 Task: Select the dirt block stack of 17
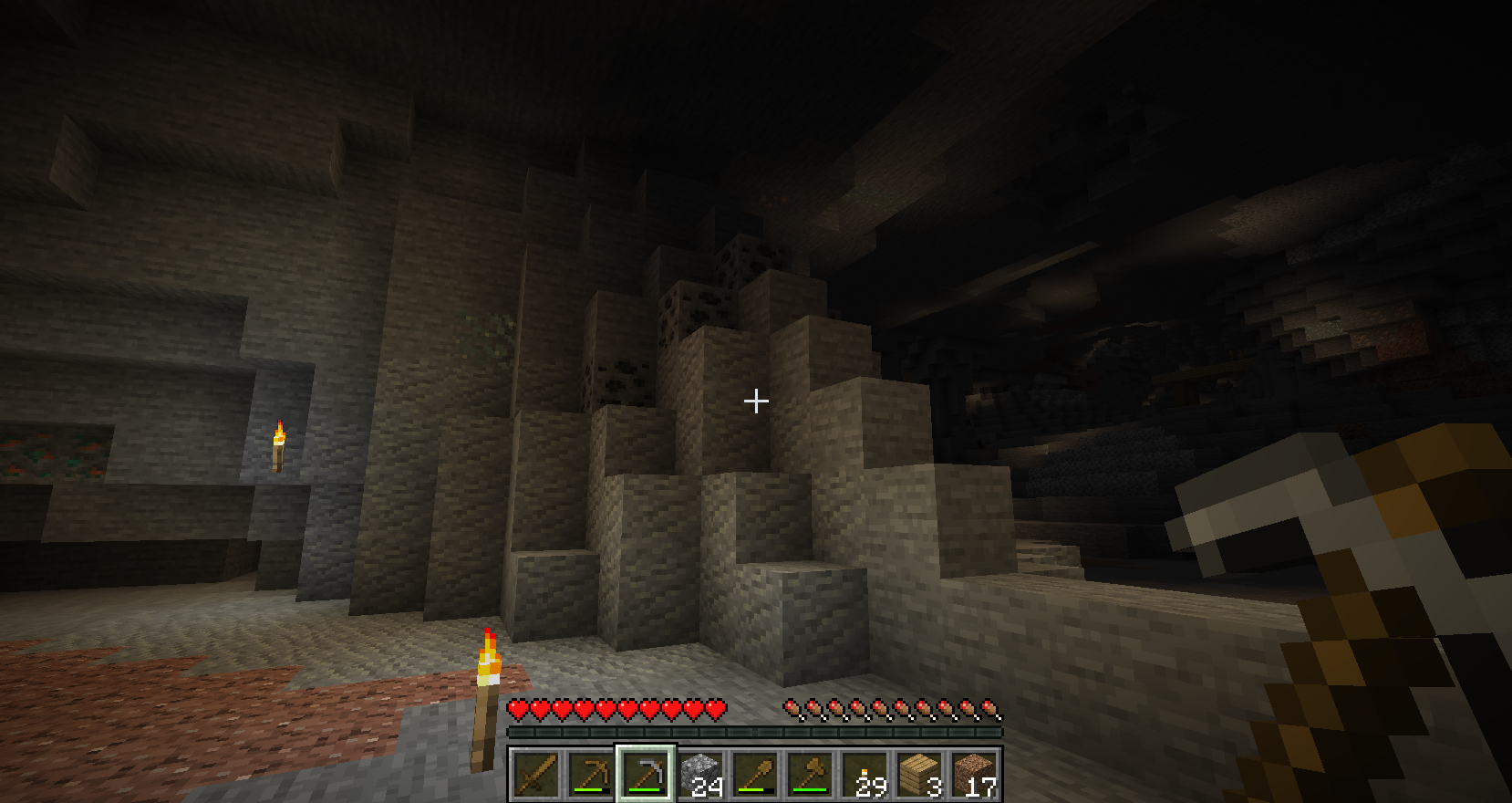pyautogui.click(x=974, y=774)
